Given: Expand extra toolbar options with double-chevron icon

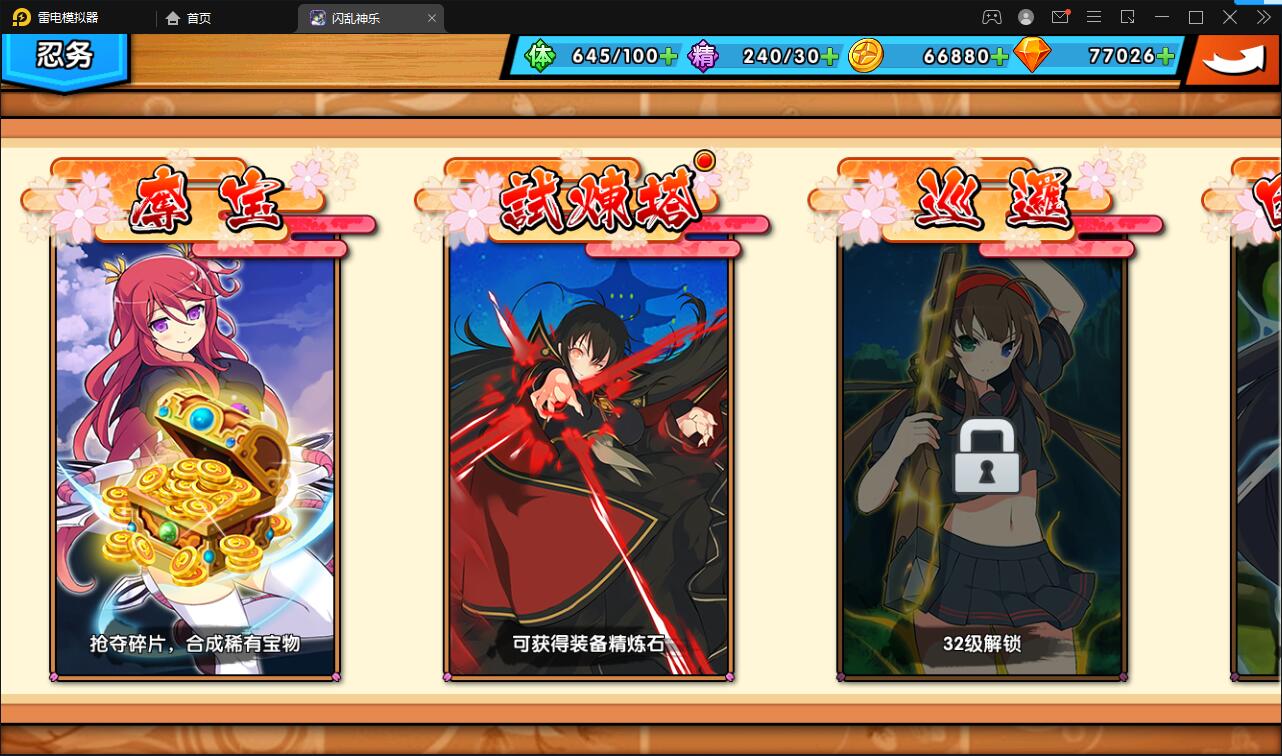Looking at the screenshot, I should coord(1262,17).
